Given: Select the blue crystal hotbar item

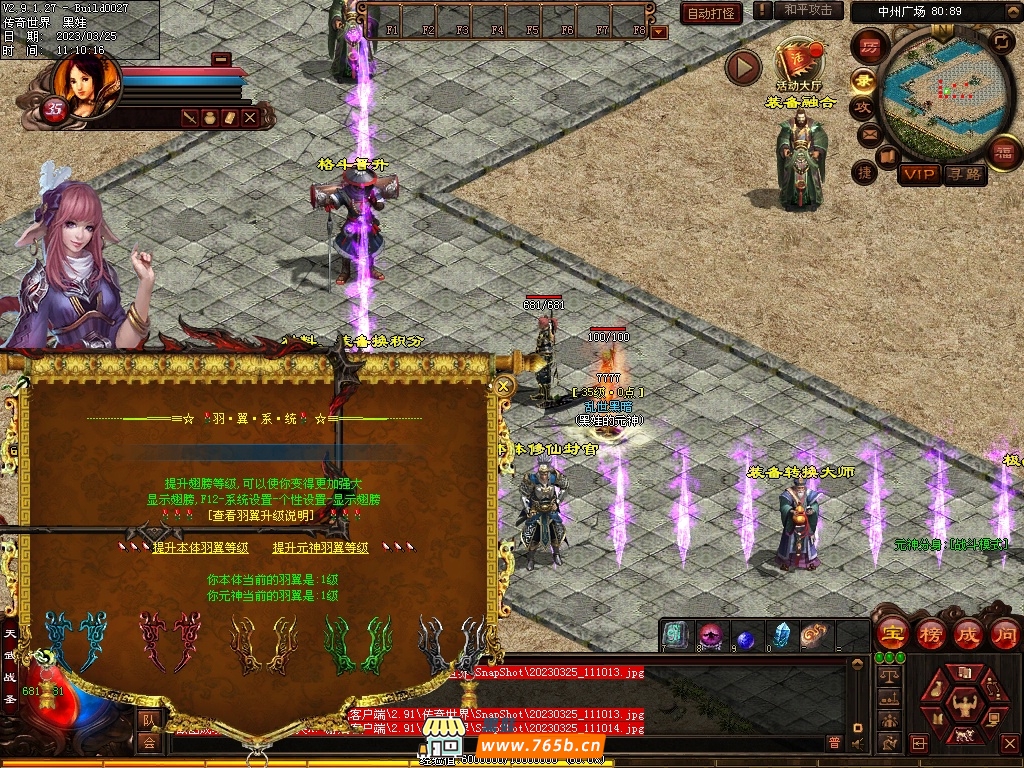Looking at the screenshot, I should (x=782, y=635).
